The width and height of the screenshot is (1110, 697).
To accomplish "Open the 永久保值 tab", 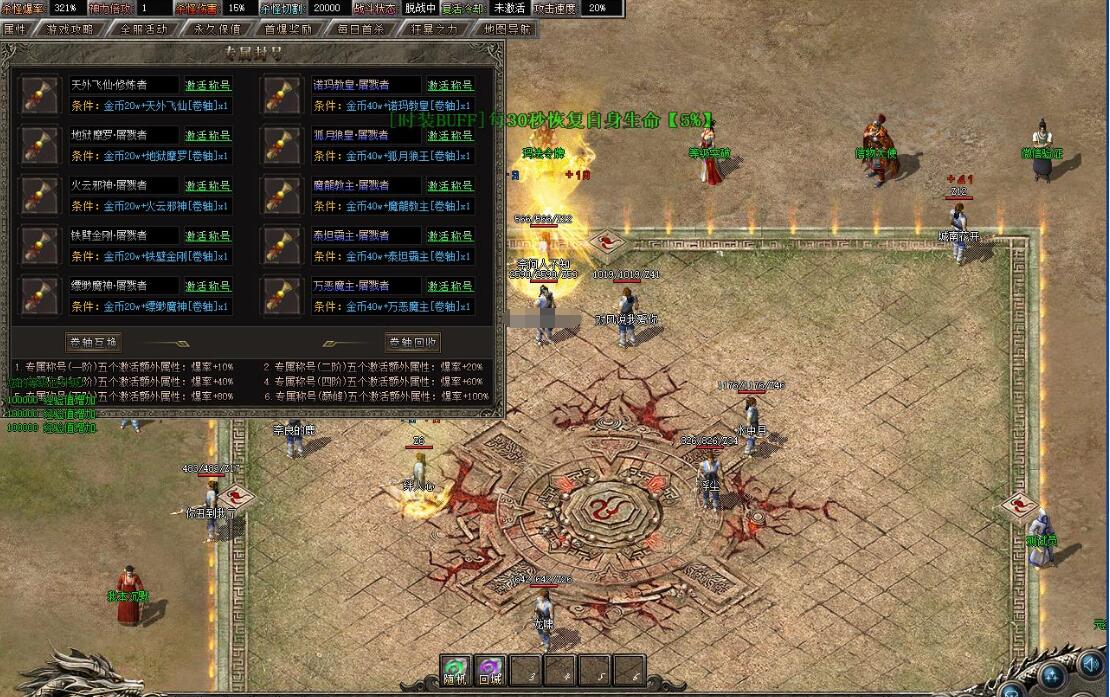I will [x=217, y=29].
